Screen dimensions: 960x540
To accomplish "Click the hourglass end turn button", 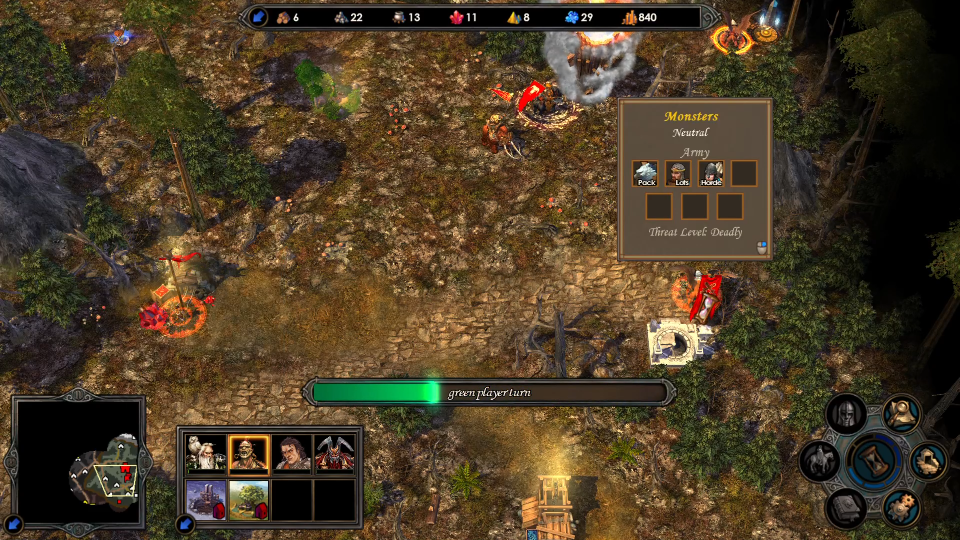I will [x=874, y=462].
